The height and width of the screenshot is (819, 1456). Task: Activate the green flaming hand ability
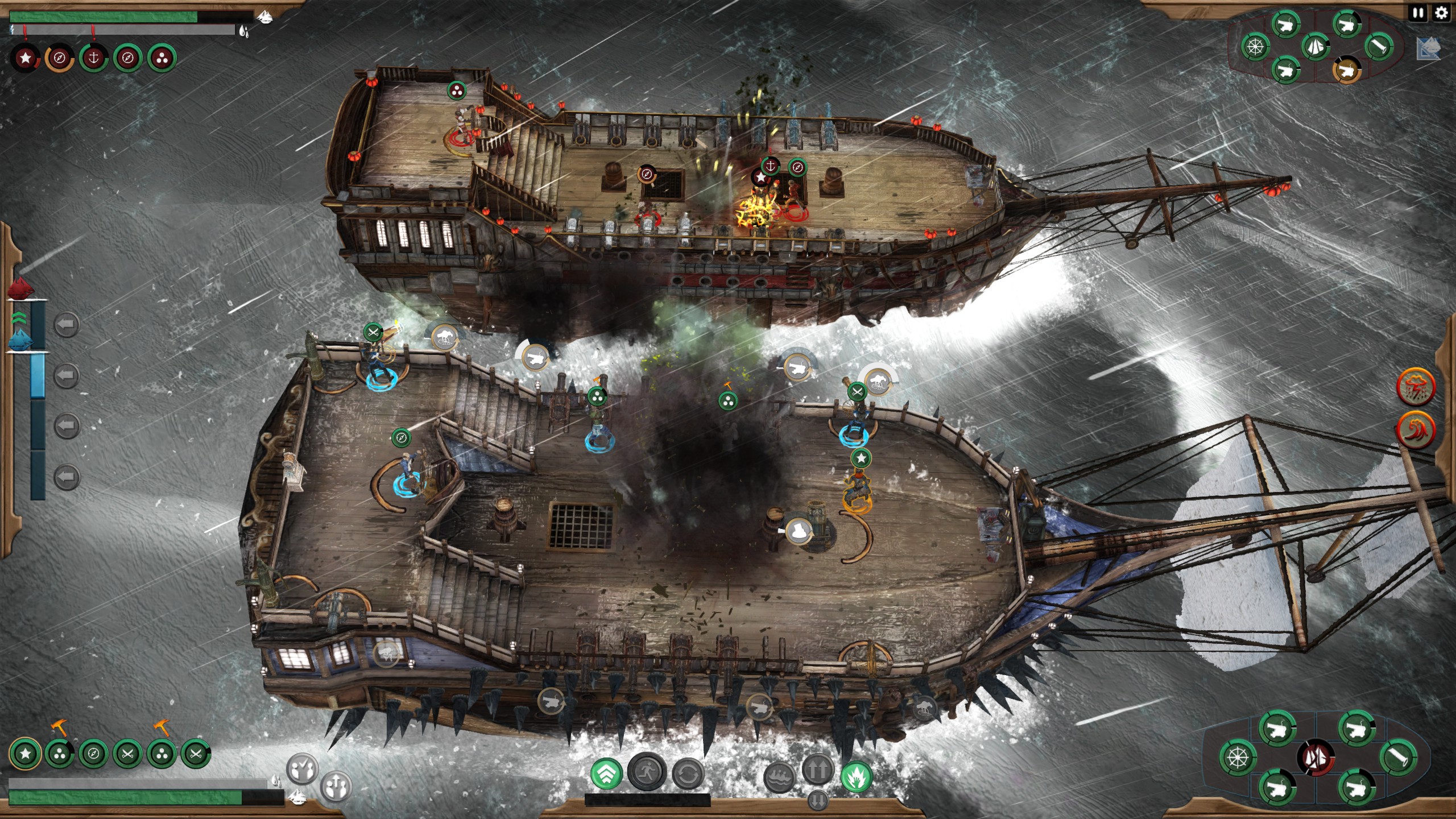point(856,776)
